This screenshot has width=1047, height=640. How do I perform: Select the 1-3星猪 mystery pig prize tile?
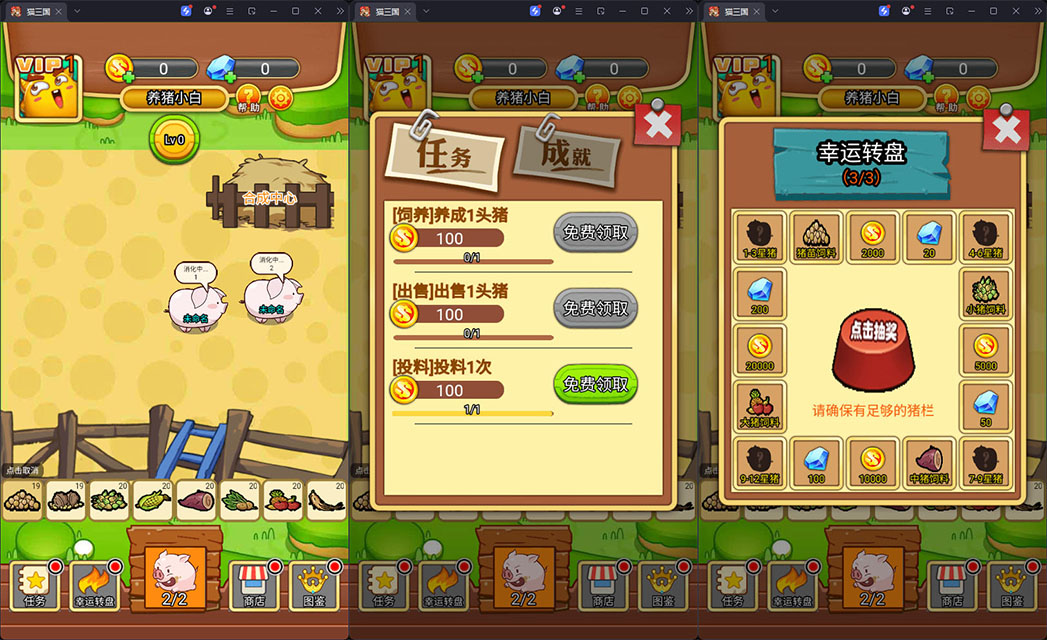tap(760, 236)
